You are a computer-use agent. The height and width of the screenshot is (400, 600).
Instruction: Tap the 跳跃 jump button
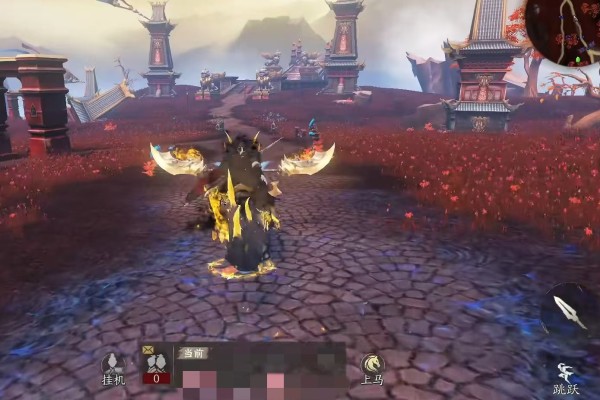[x=567, y=377]
